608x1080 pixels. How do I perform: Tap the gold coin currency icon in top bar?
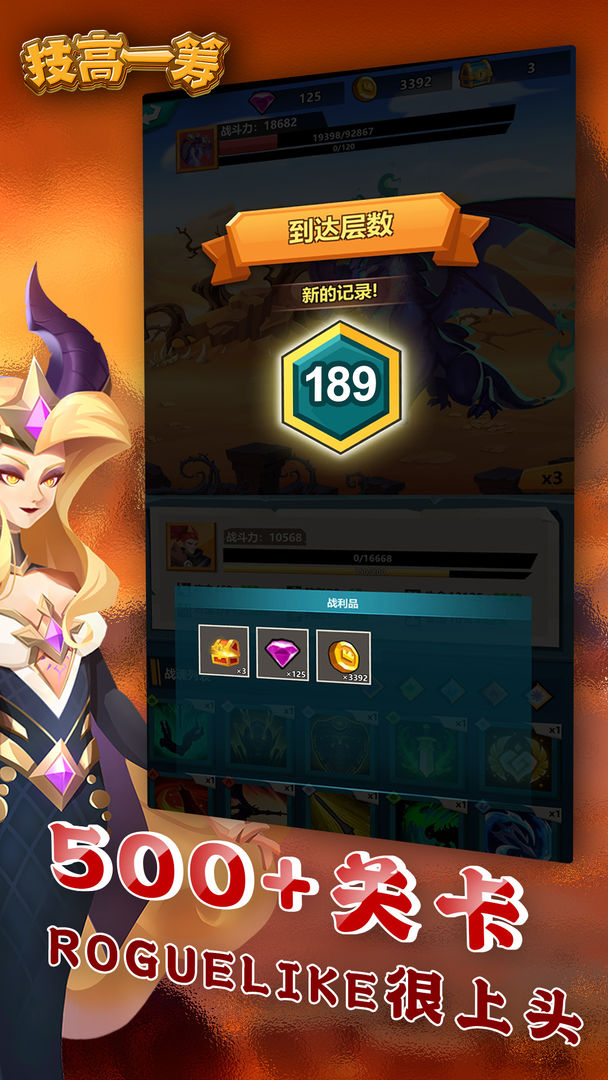(x=367, y=86)
